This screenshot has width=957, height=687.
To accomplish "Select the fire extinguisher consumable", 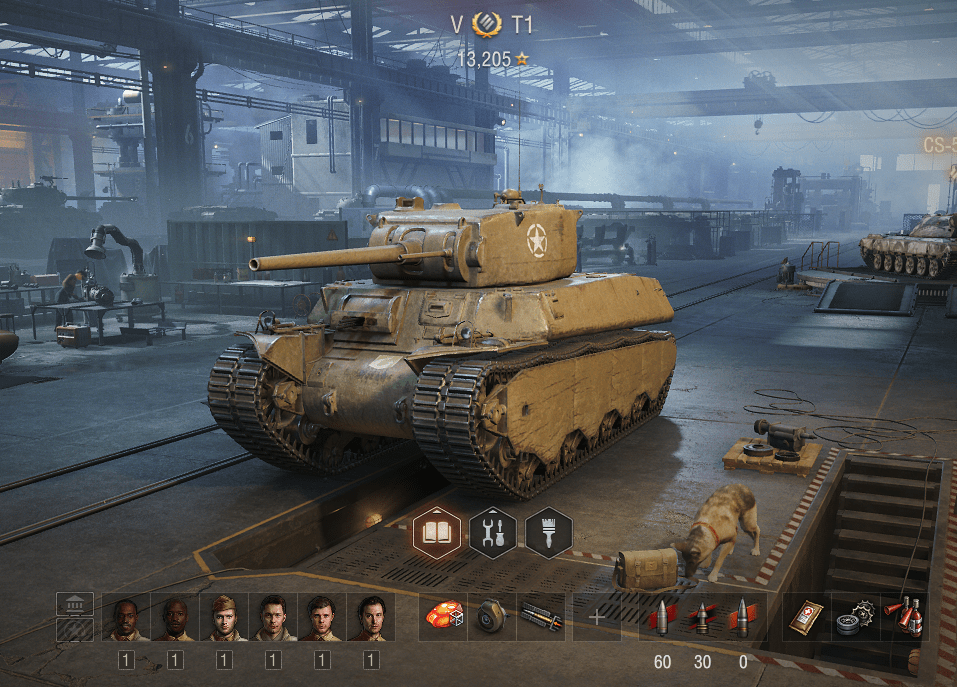I will [903, 617].
